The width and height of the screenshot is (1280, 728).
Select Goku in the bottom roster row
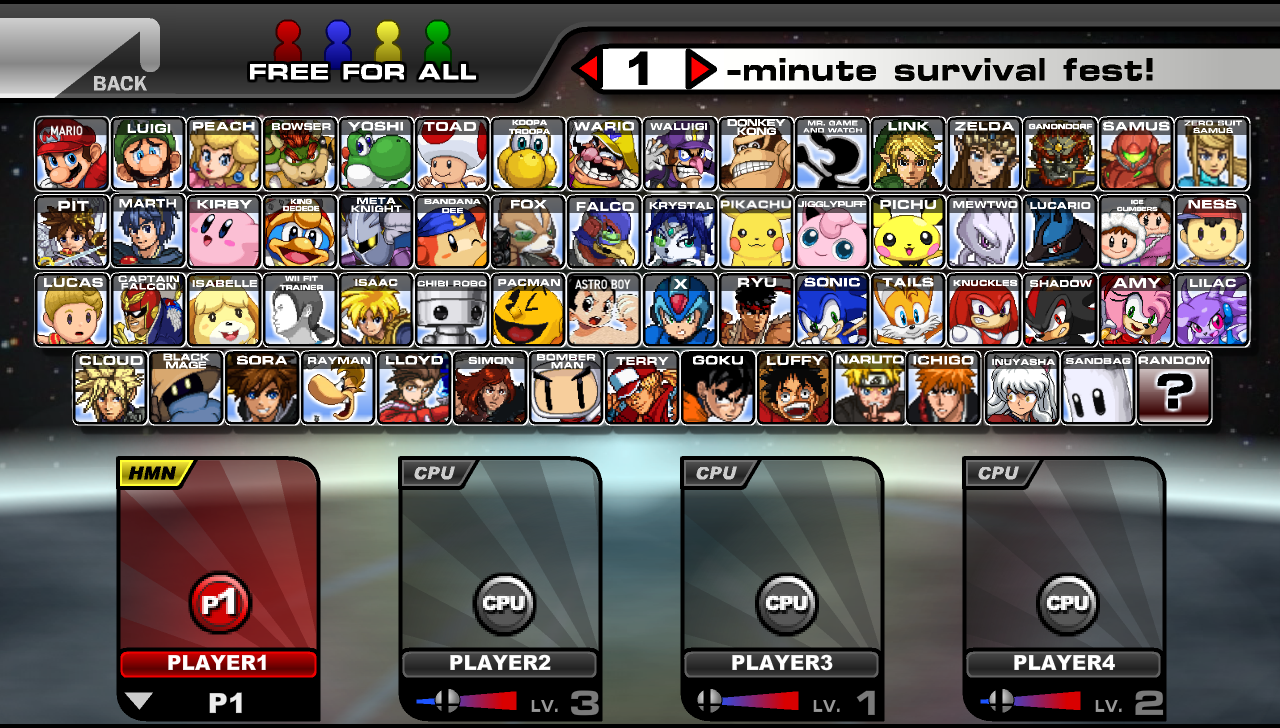tap(717, 388)
